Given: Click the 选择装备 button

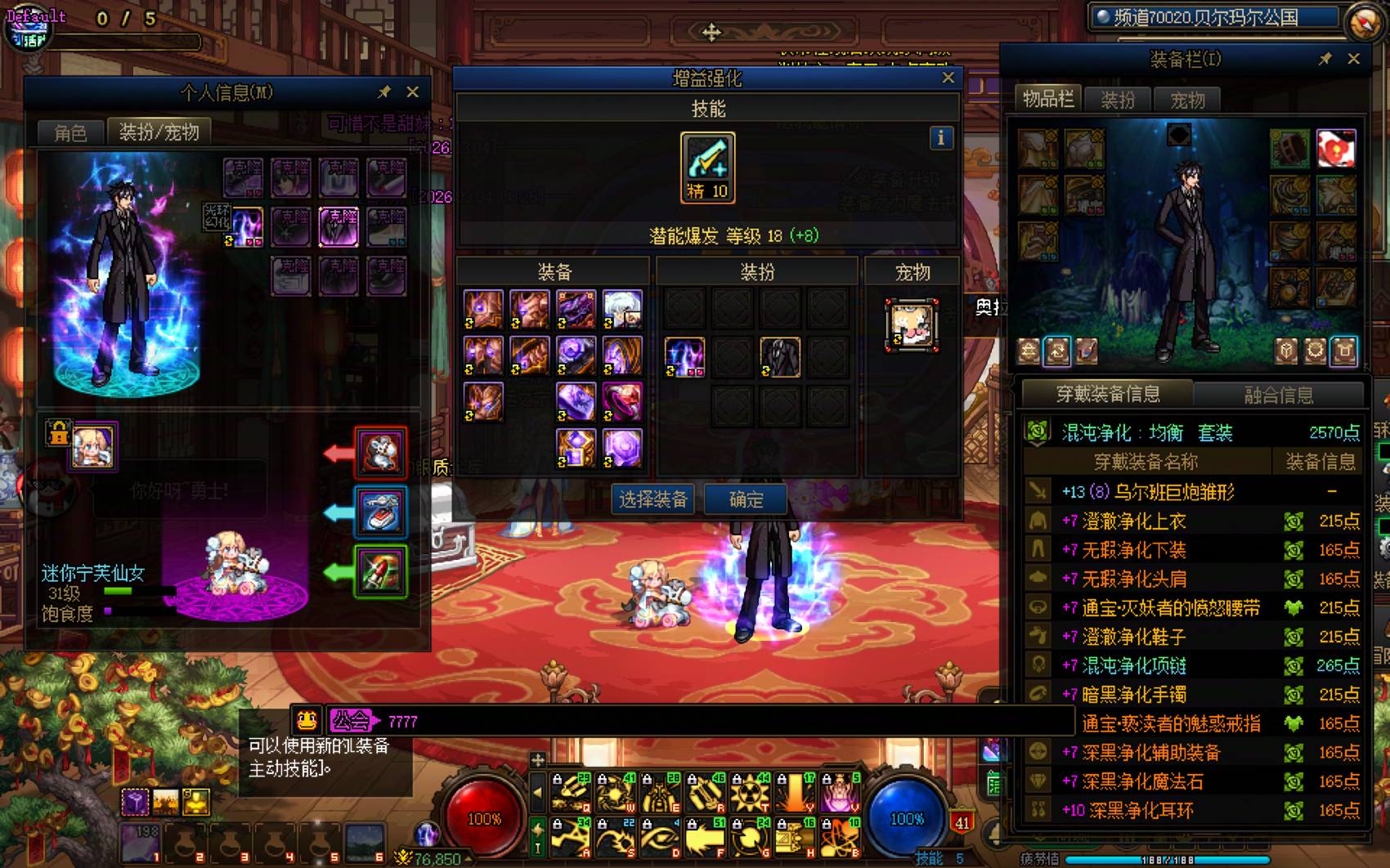Looking at the screenshot, I should pos(653,499).
